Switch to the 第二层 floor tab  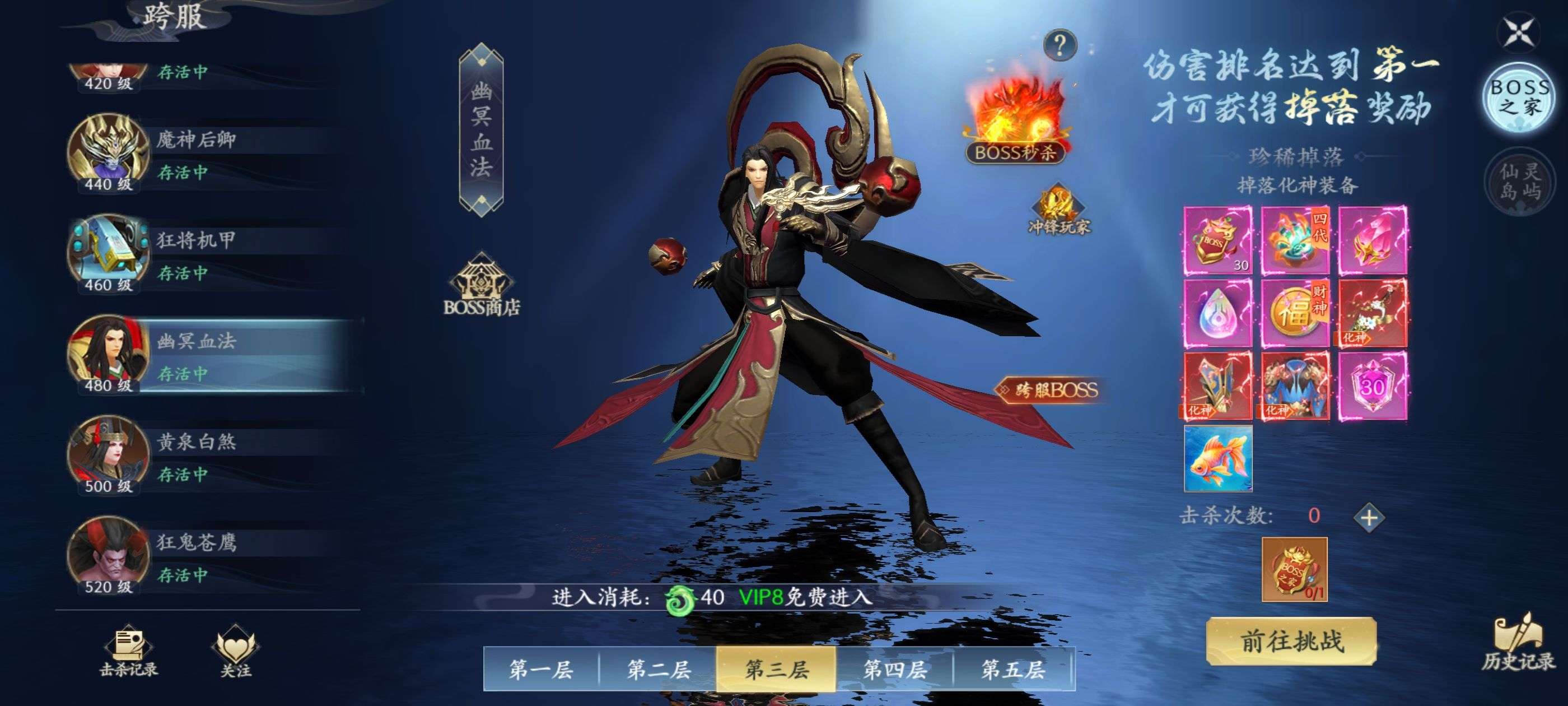click(x=659, y=670)
